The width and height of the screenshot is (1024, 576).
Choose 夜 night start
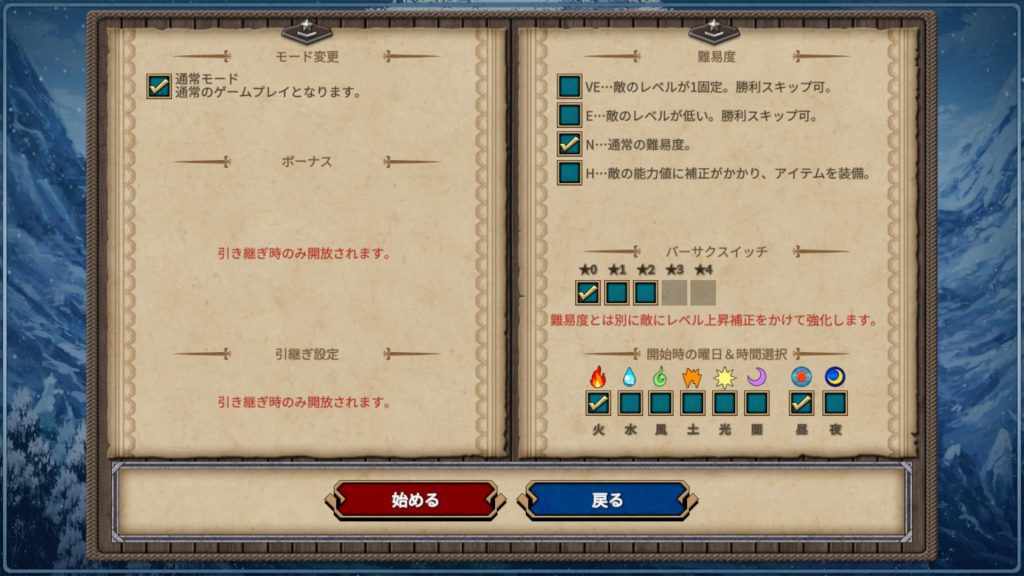(834, 403)
